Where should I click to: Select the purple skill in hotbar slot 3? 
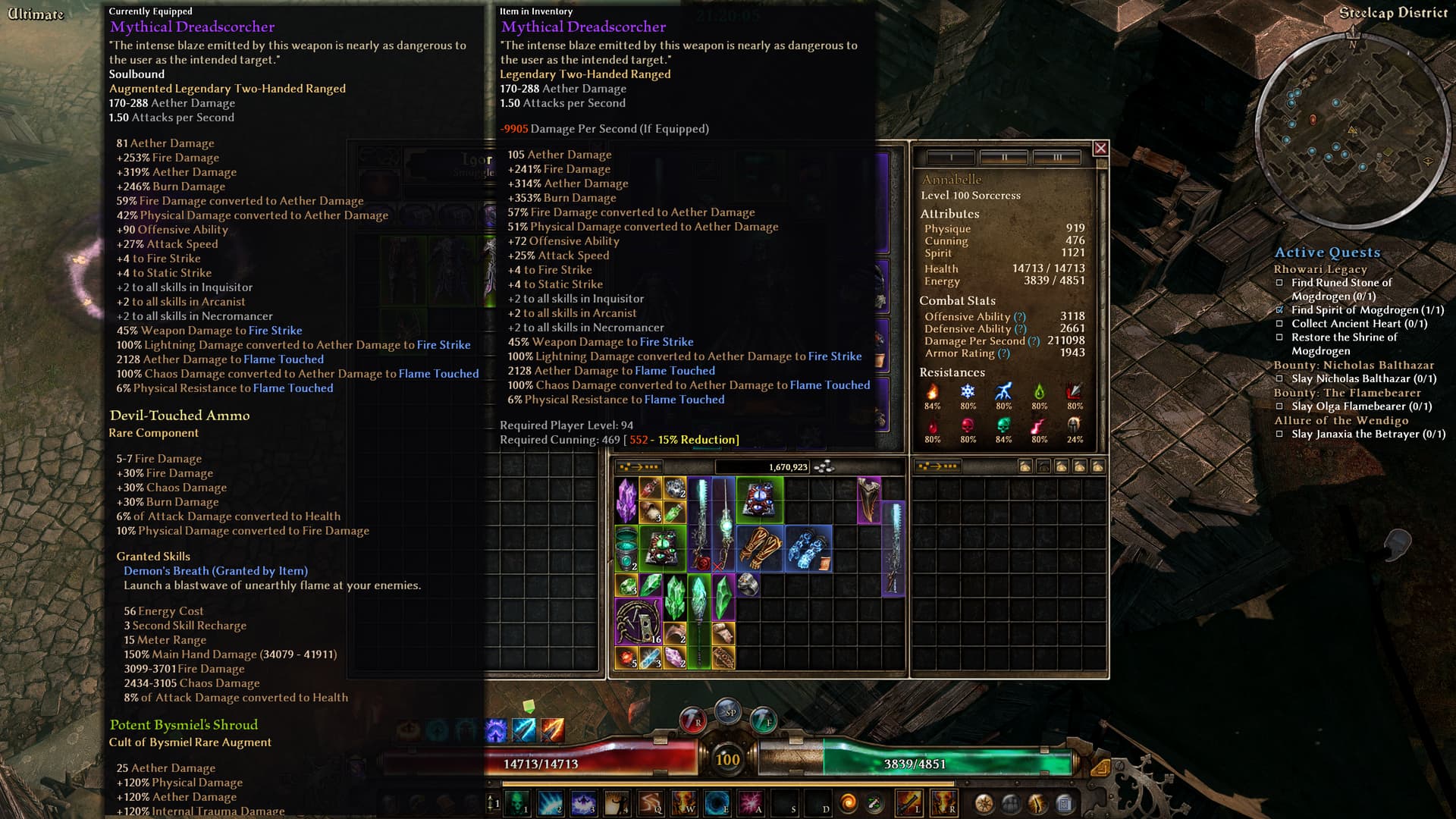coord(584,804)
